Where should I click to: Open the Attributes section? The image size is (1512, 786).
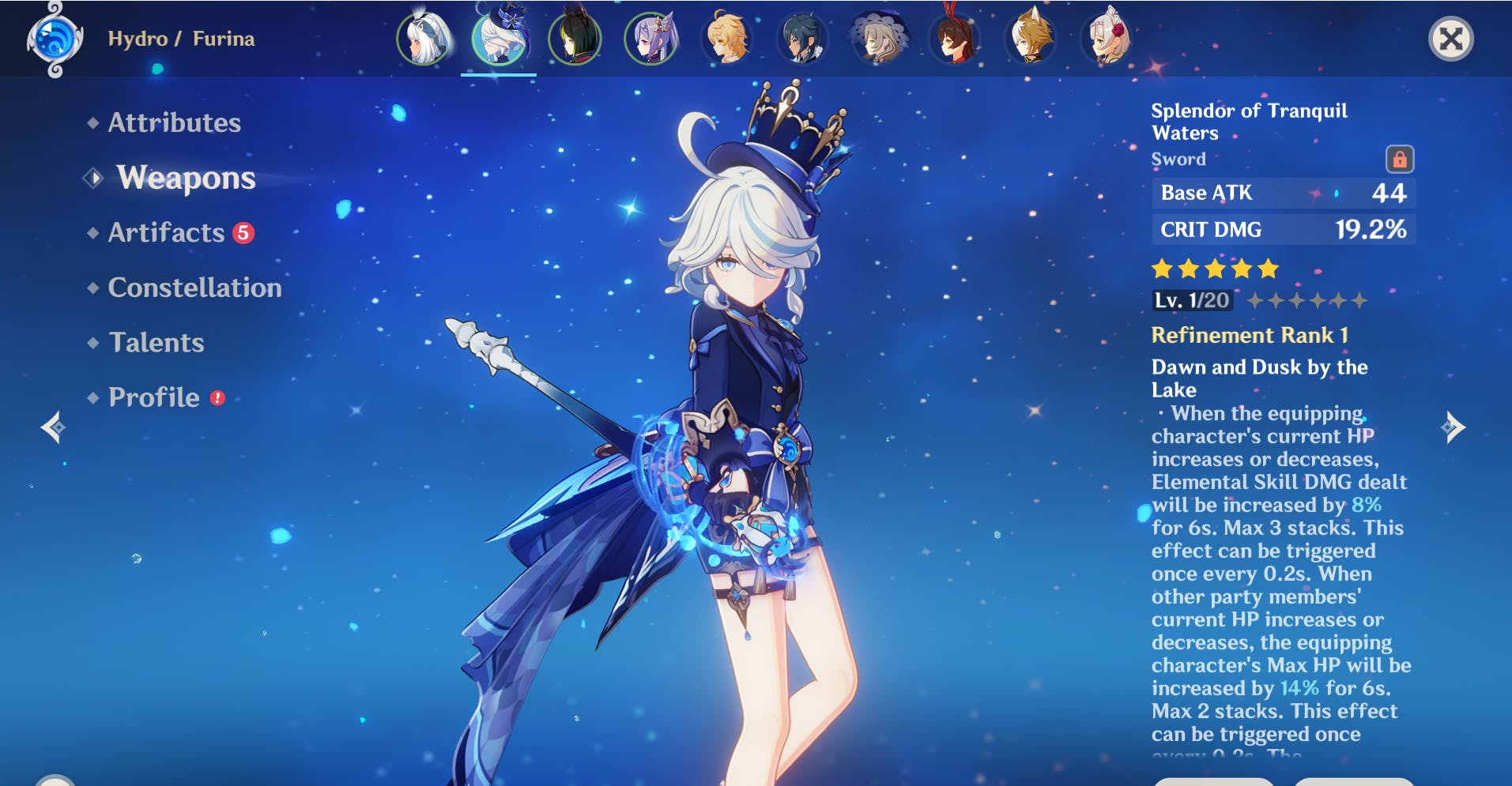174,122
